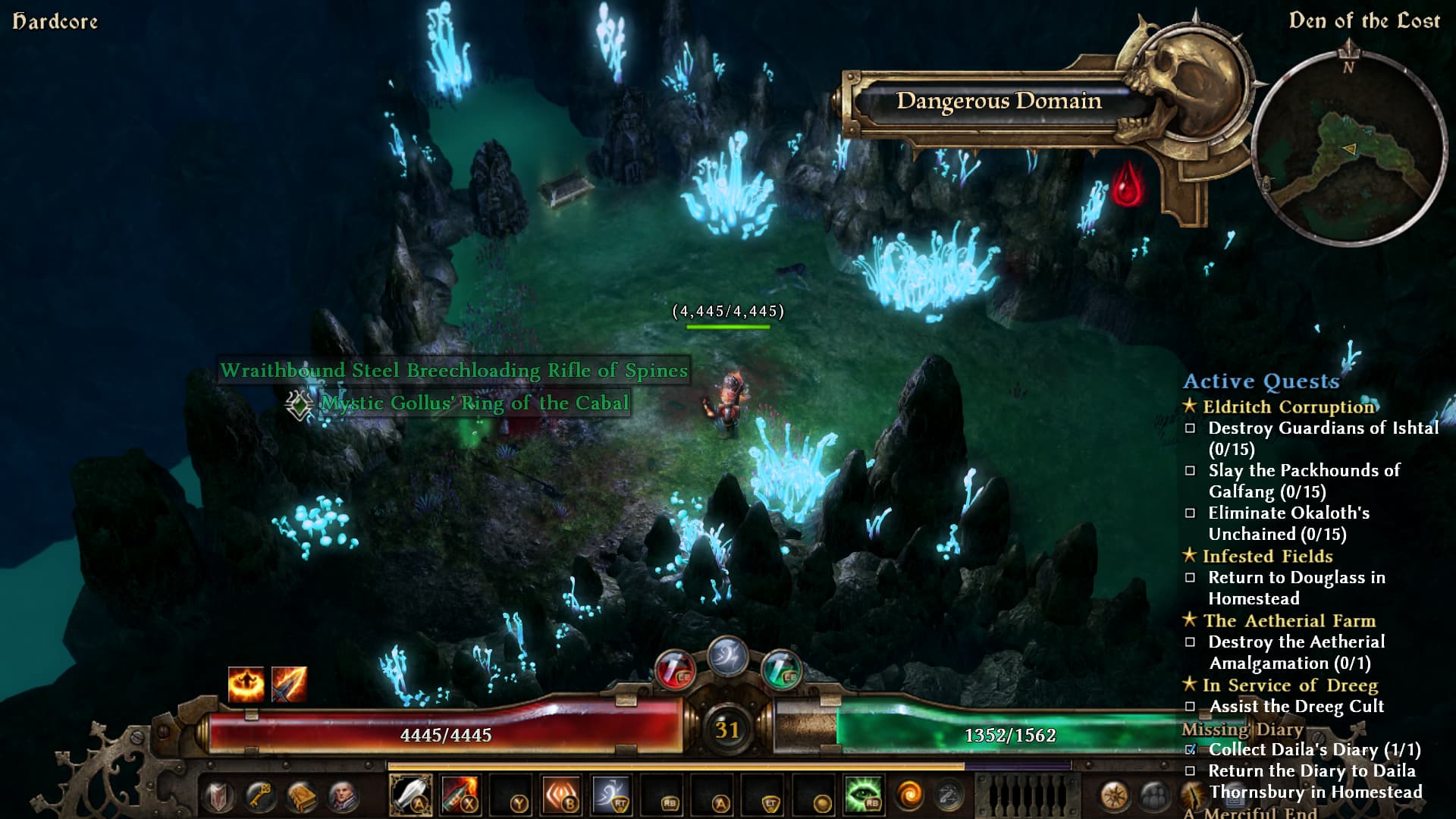Open the grey multiplayer group icon

point(1154,797)
